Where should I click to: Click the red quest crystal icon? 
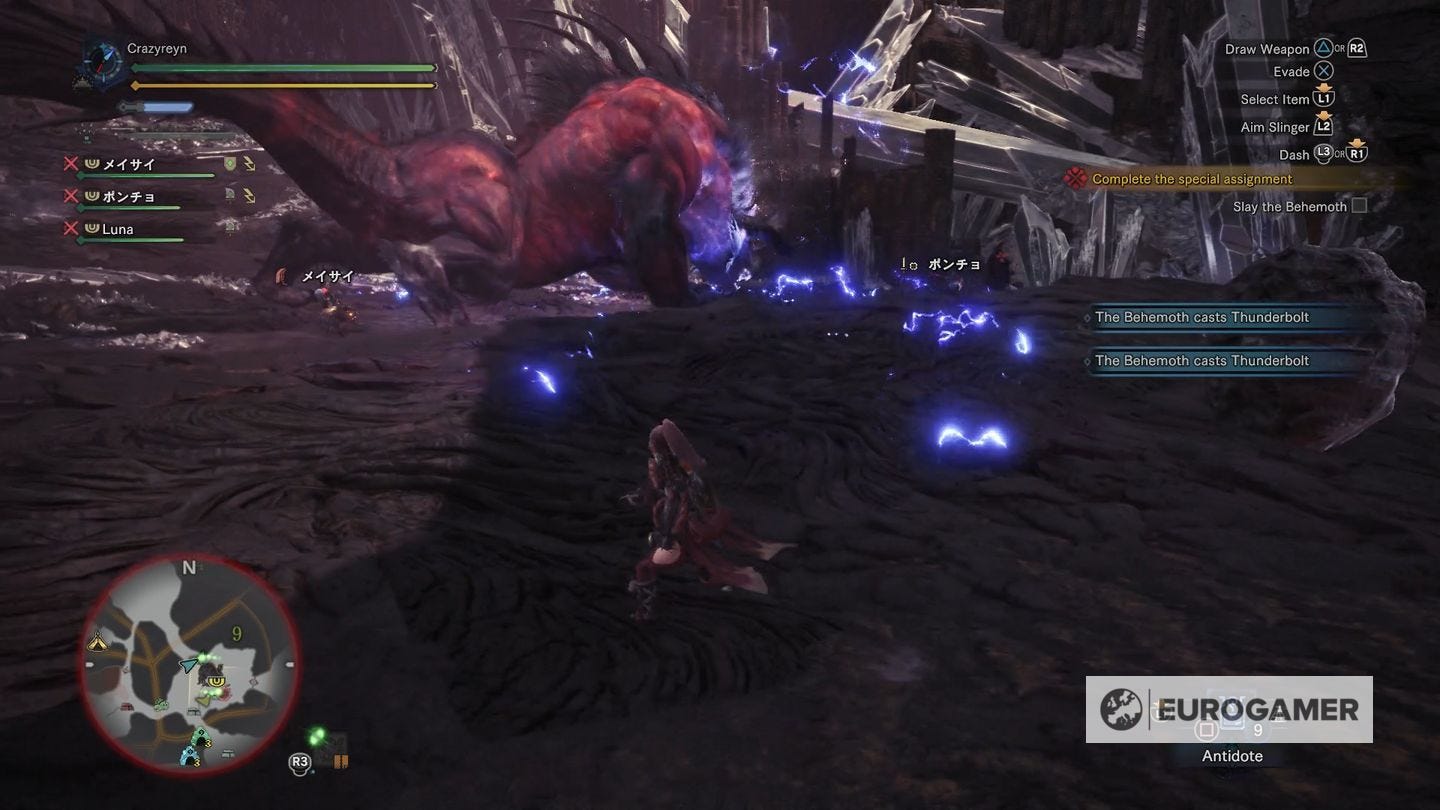pos(1076,177)
